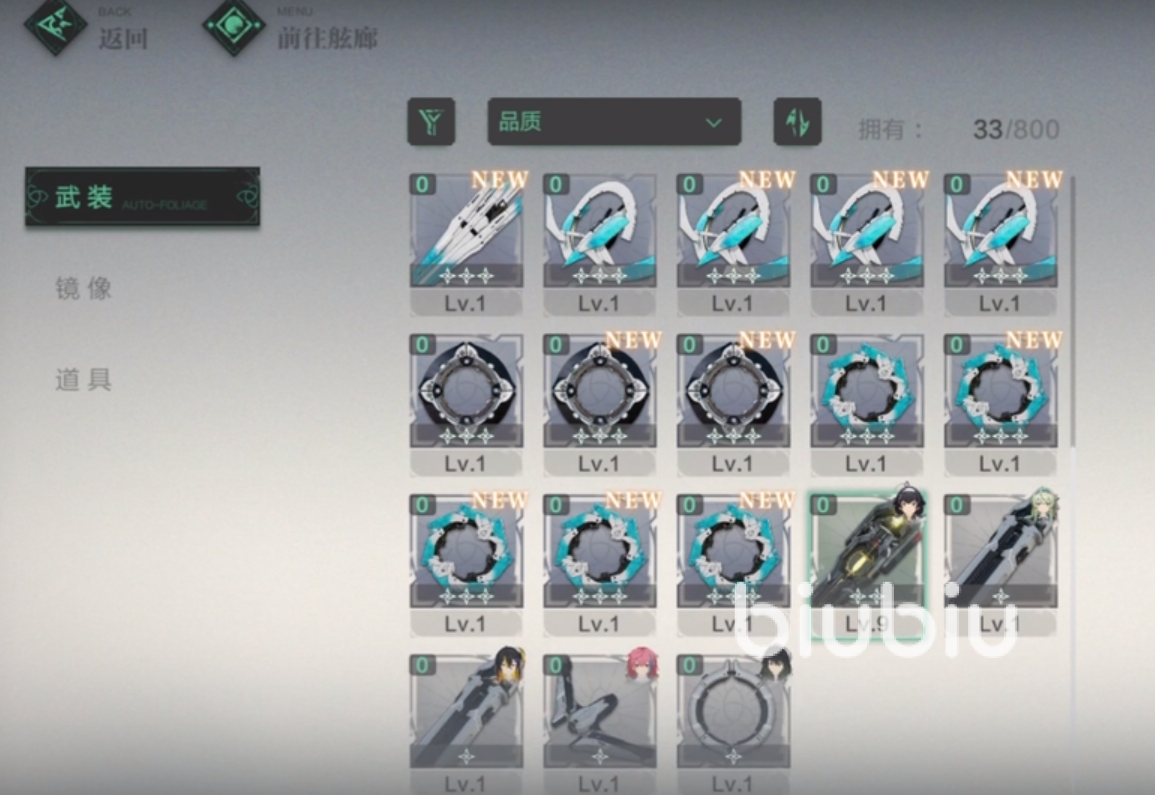Toggle the sort order arrows button
The height and width of the screenshot is (795, 1155).
(797, 122)
